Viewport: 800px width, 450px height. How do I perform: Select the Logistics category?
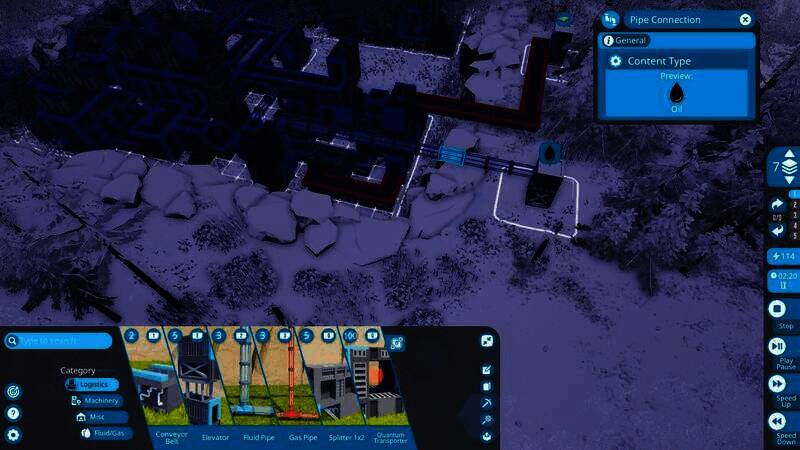(93, 384)
